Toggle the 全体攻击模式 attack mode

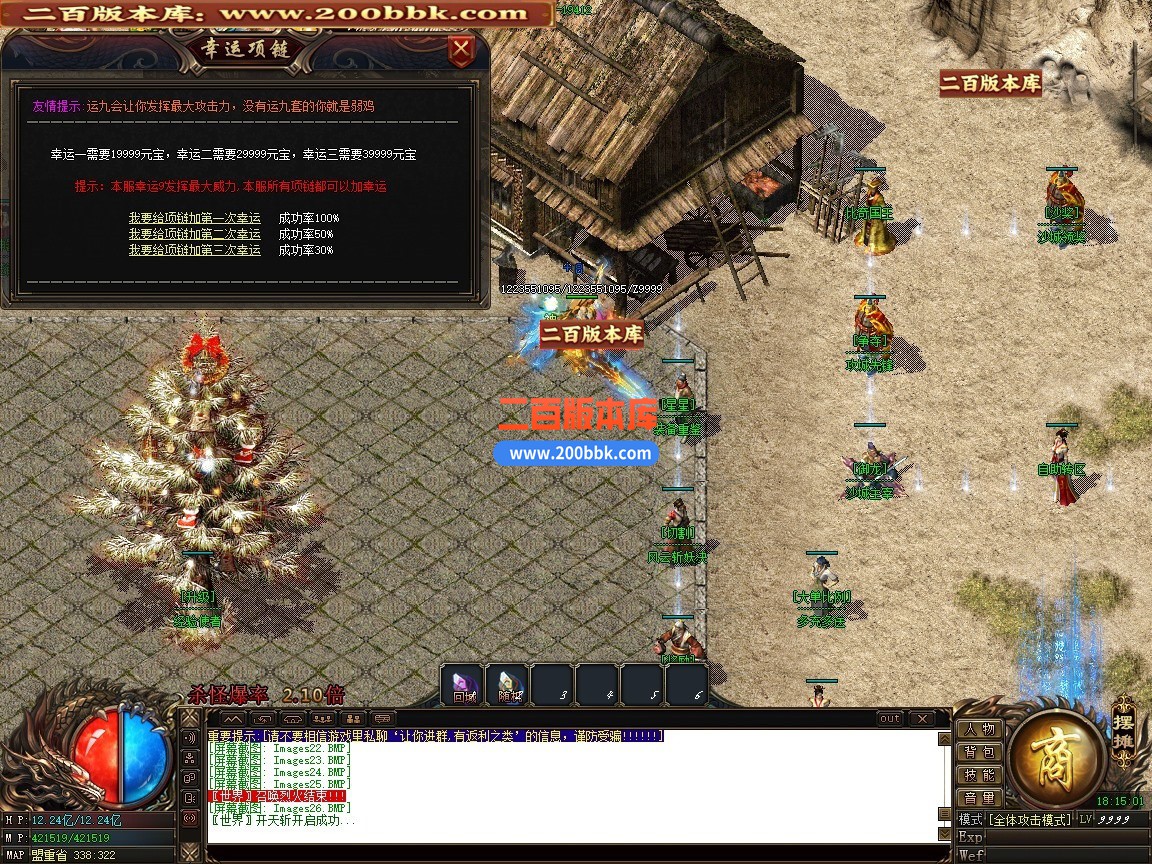(1030, 819)
